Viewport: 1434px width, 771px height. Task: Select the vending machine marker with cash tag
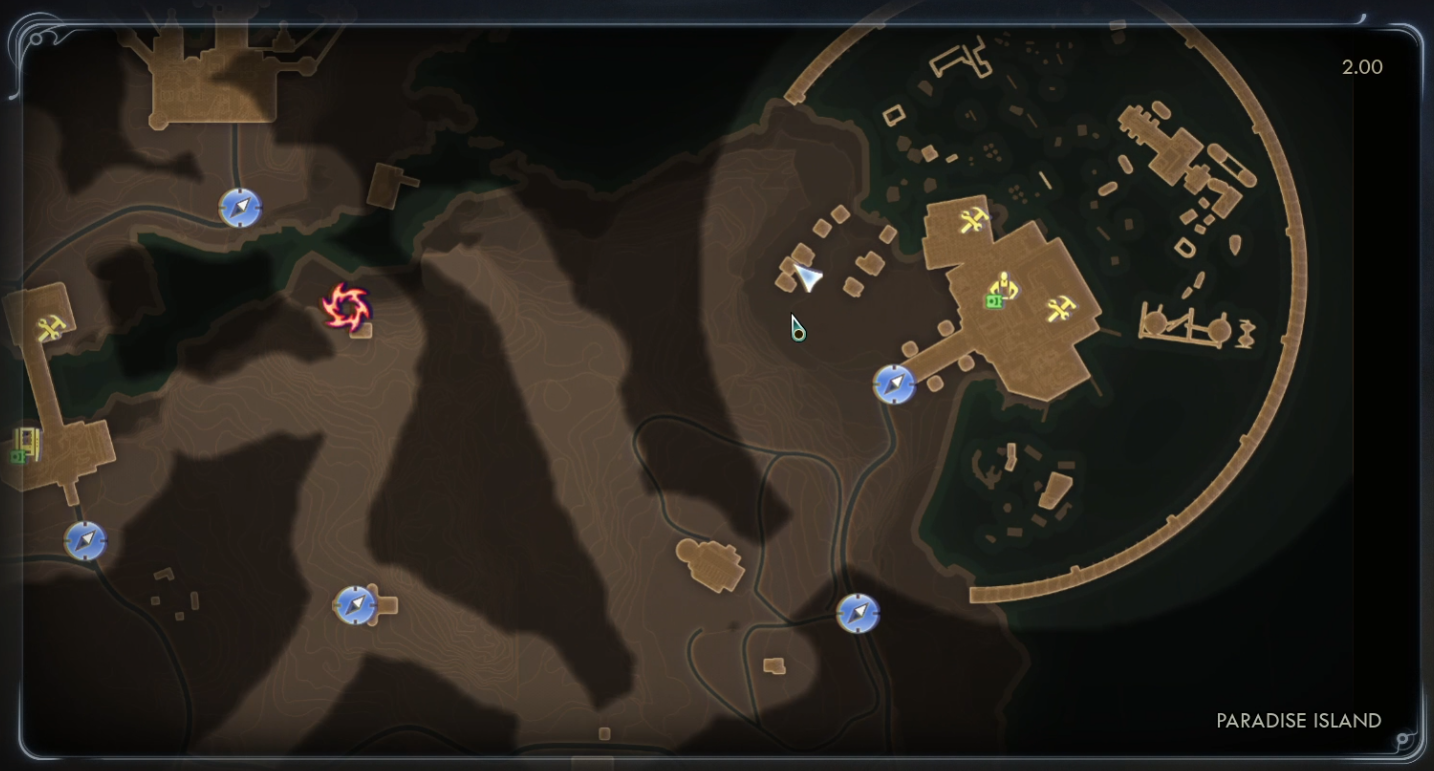click(x=25, y=445)
